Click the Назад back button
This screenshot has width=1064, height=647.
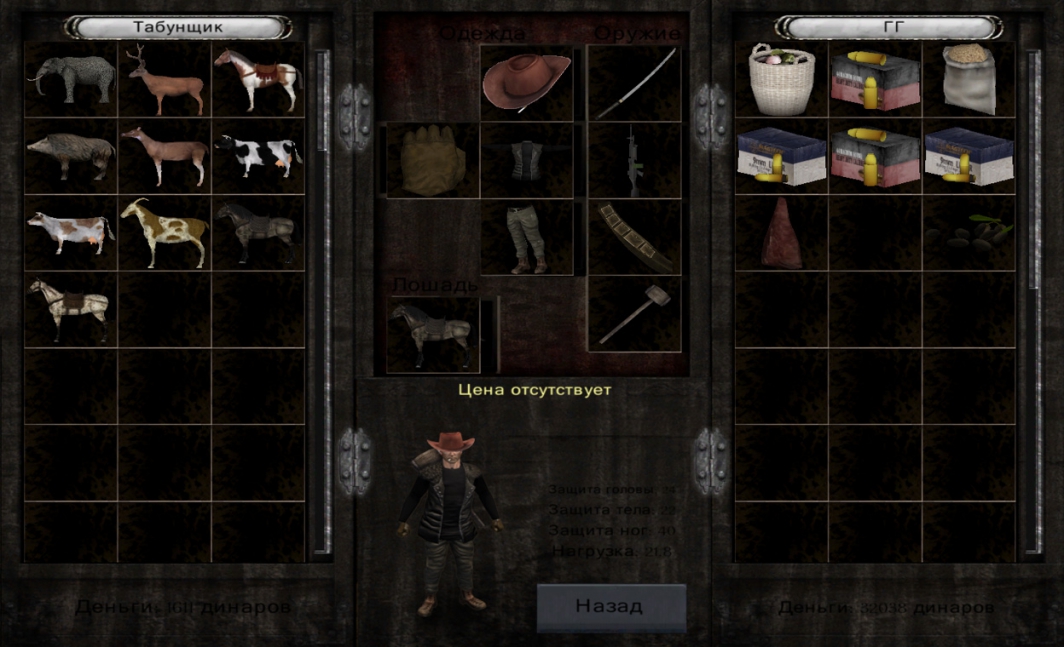point(611,606)
